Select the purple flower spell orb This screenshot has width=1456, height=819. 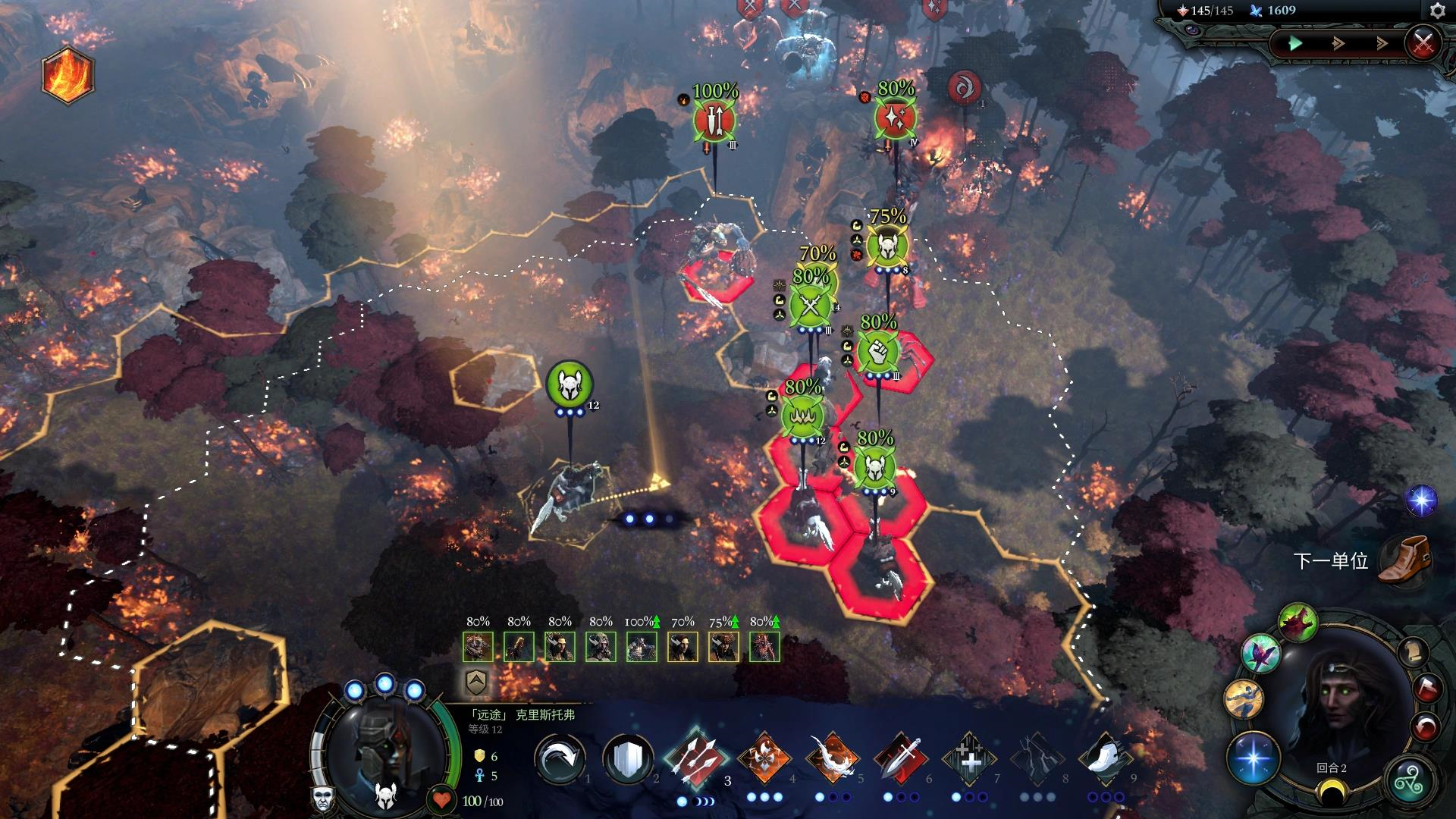[x=1260, y=654]
